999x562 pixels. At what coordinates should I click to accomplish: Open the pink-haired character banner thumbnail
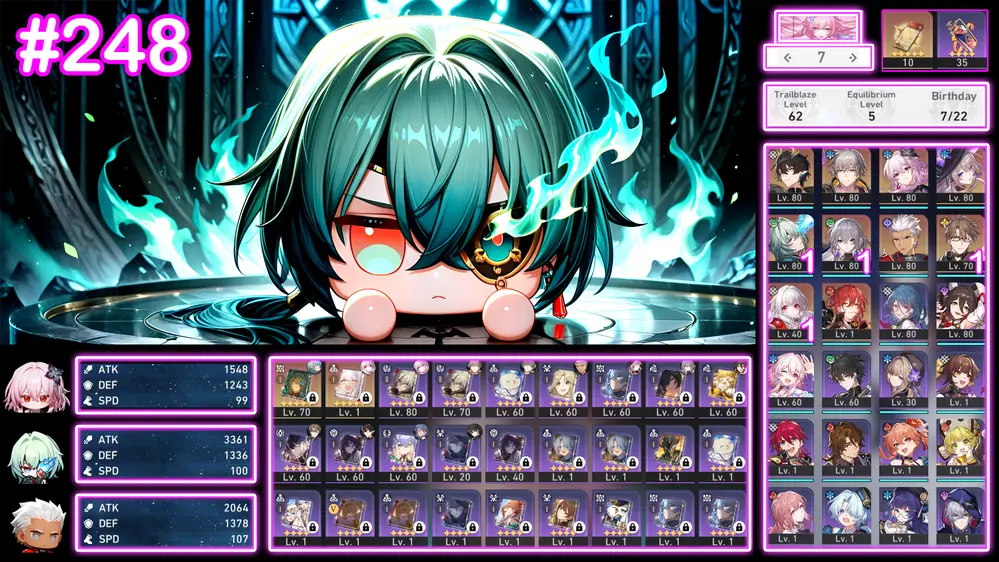(x=817, y=26)
